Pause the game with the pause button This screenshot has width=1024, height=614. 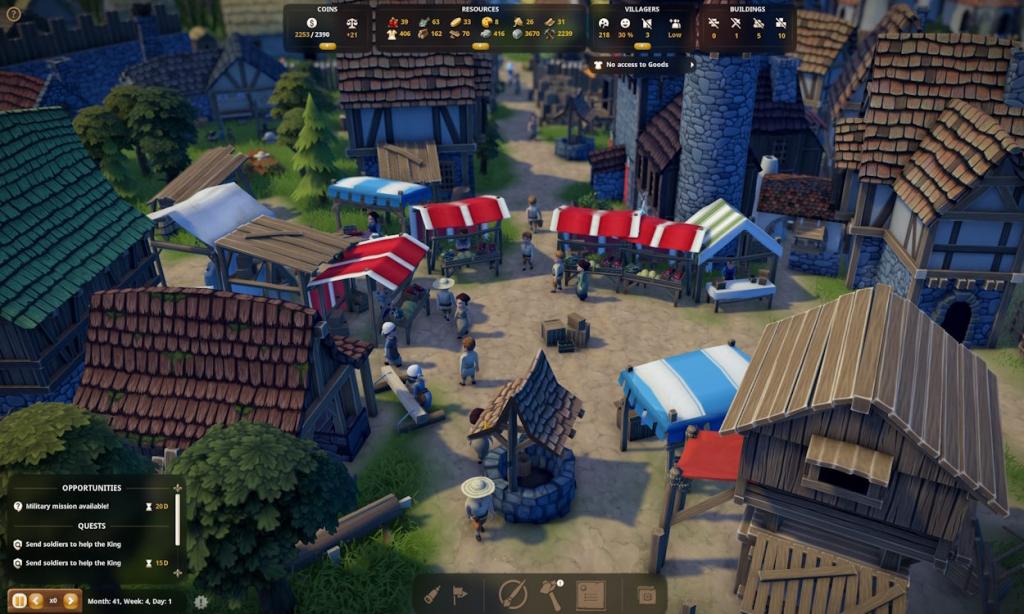(19, 601)
